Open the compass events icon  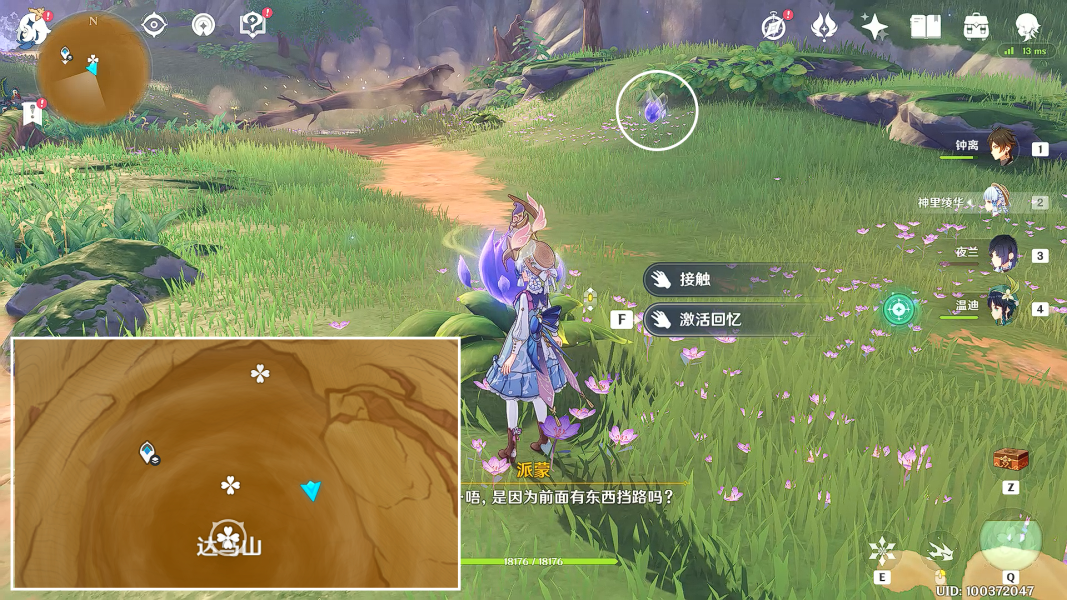coord(773,27)
